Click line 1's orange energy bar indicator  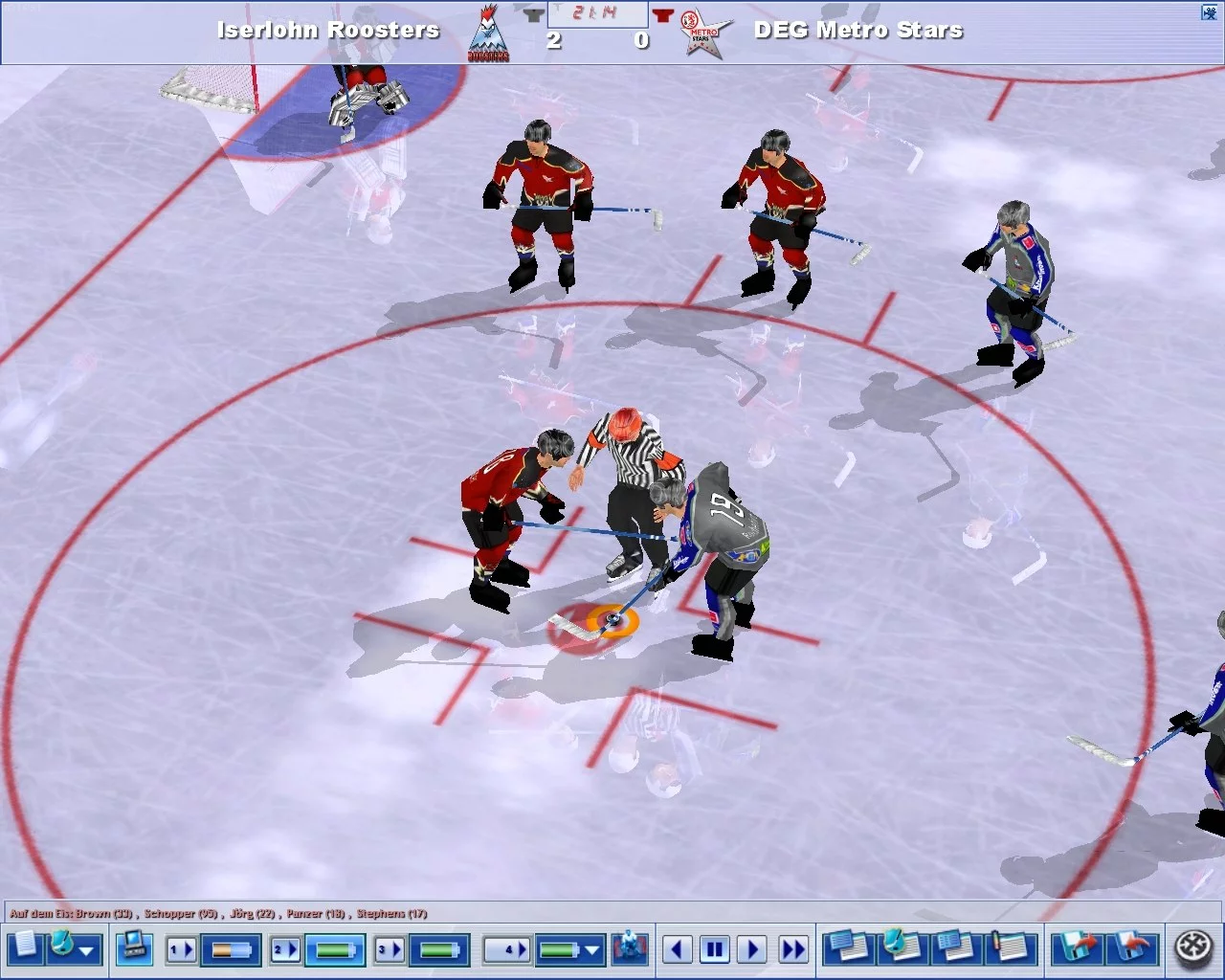(x=233, y=949)
